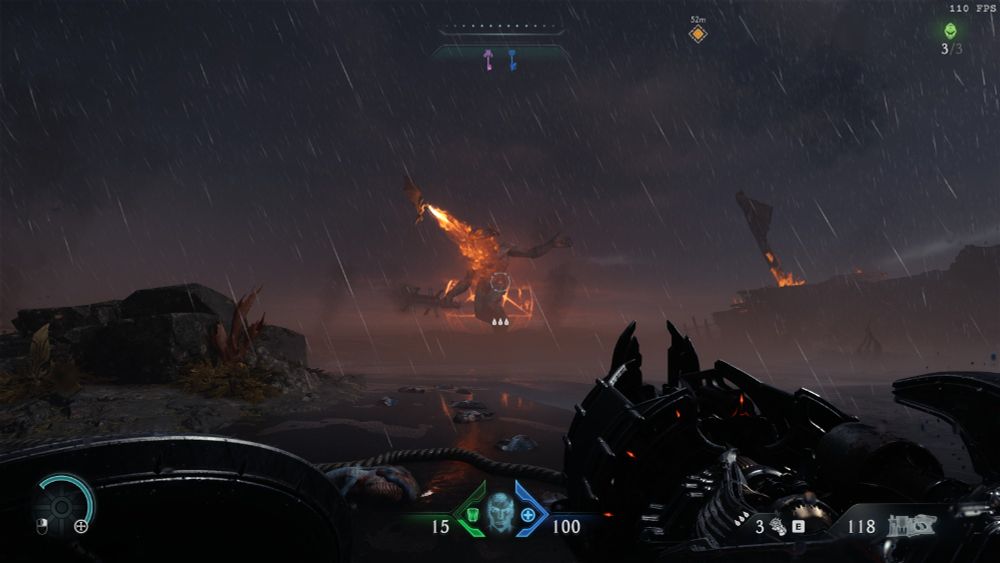
Task: Select the equipped weapon icon
Action: [909, 524]
